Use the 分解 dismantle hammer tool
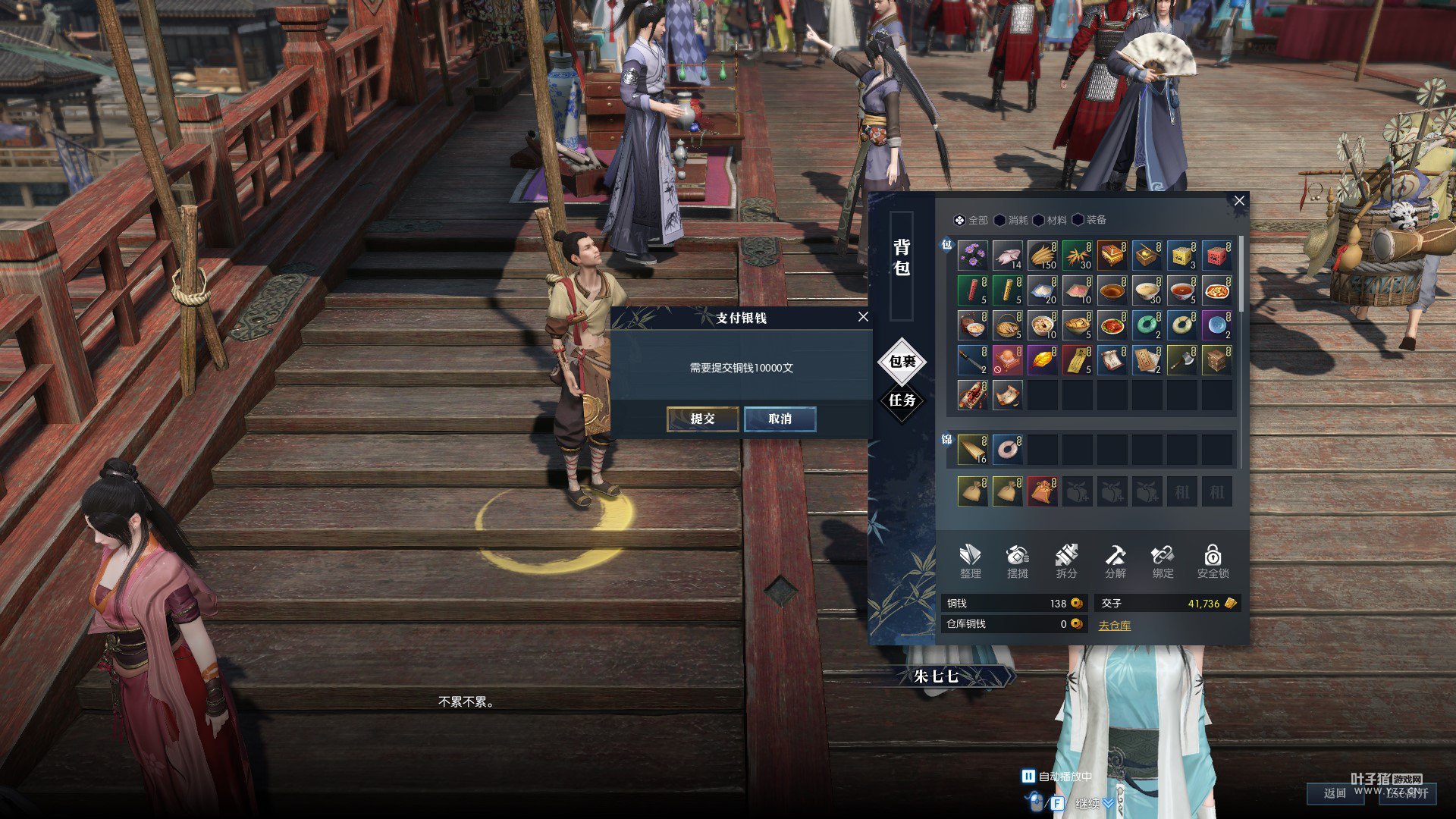 pyautogui.click(x=1115, y=561)
